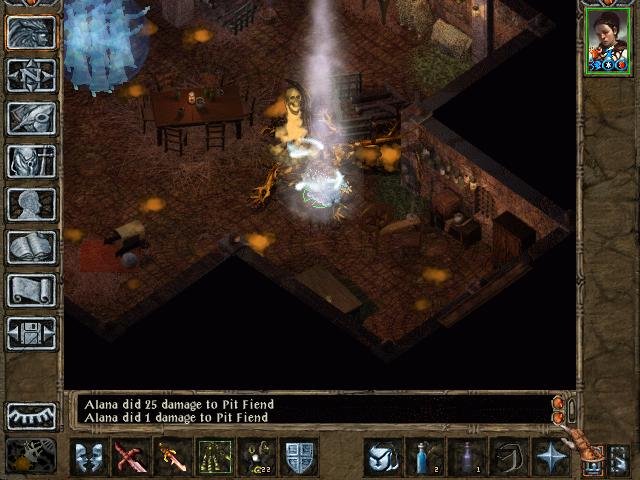The width and height of the screenshot is (640, 480).
Task: Use the dark potion with count 1
Action: click(x=465, y=457)
